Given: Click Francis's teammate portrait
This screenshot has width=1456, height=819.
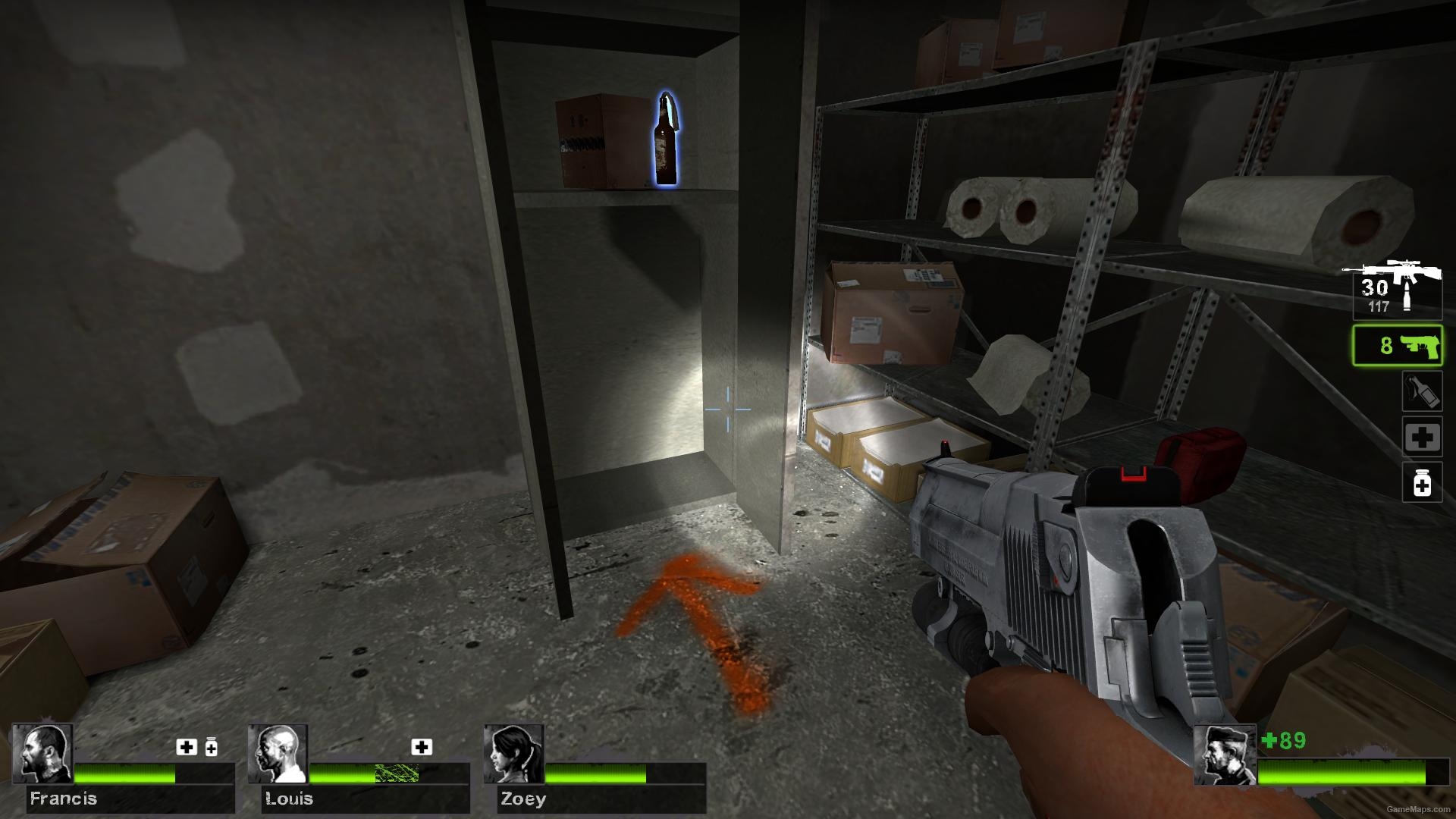Looking at the screenshot, I should 42,753.
